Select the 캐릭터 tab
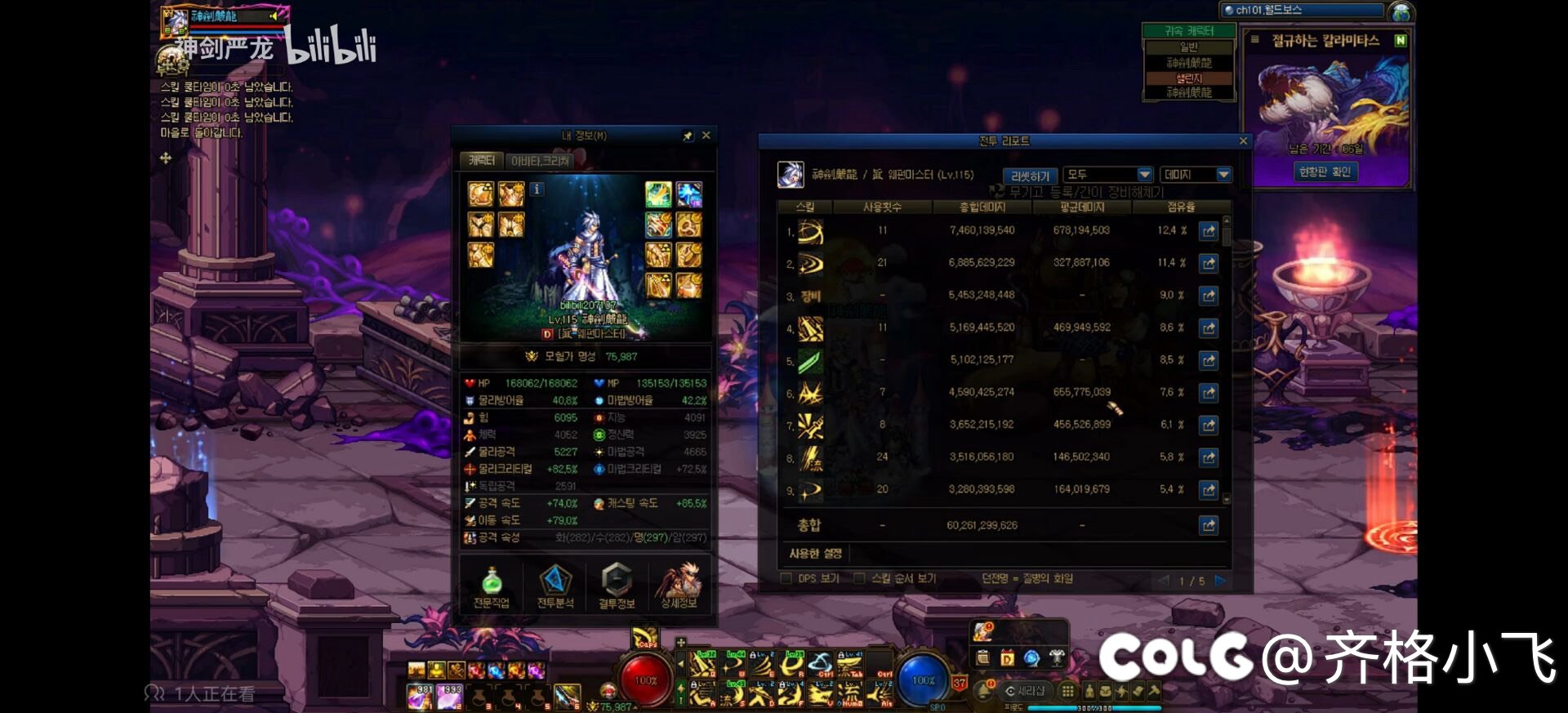This screenshot has width=1568, height=713. pyautogui.click(x=481, y=161)
